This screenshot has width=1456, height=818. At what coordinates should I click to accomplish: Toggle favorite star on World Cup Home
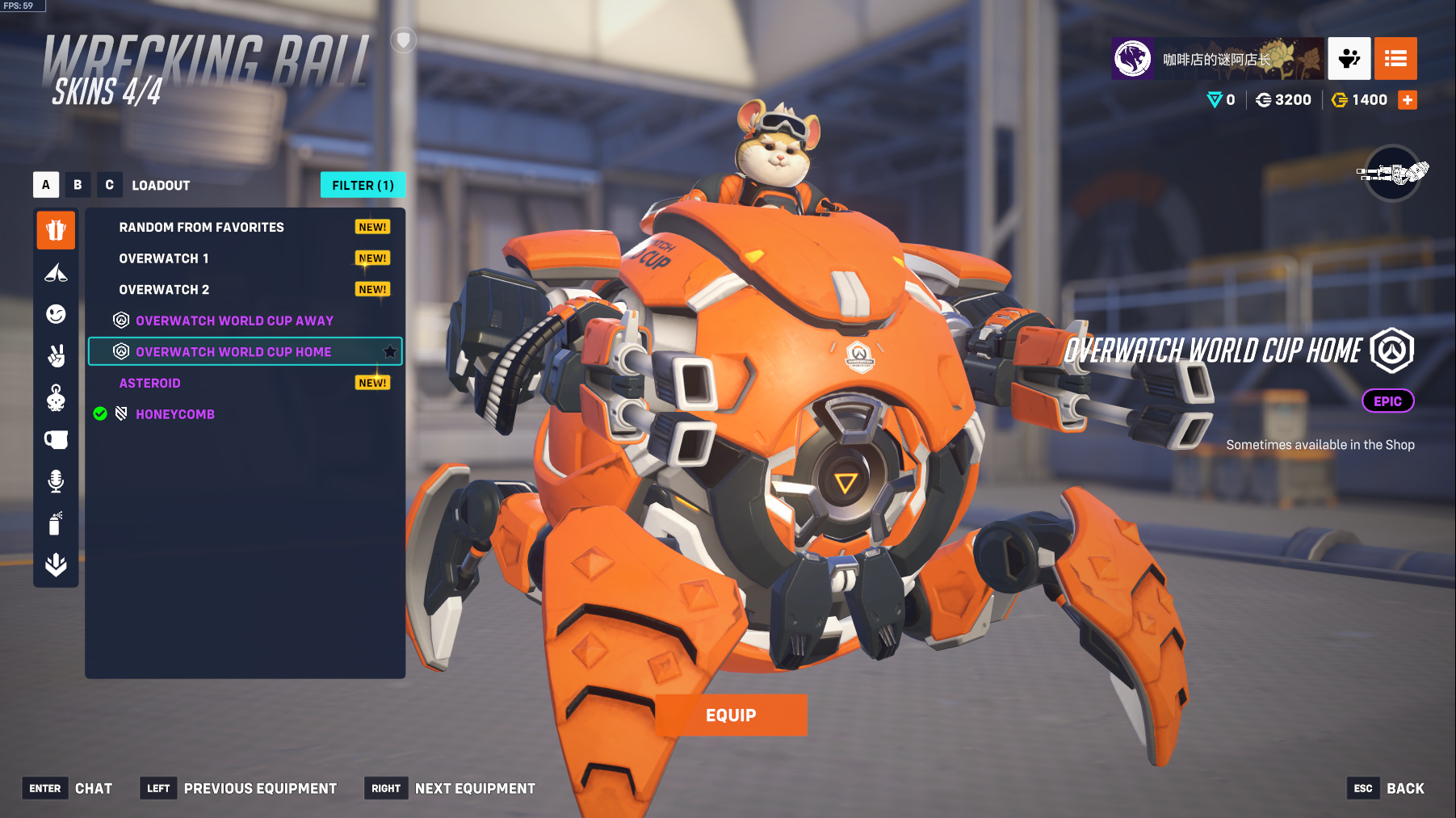point(390,351)
